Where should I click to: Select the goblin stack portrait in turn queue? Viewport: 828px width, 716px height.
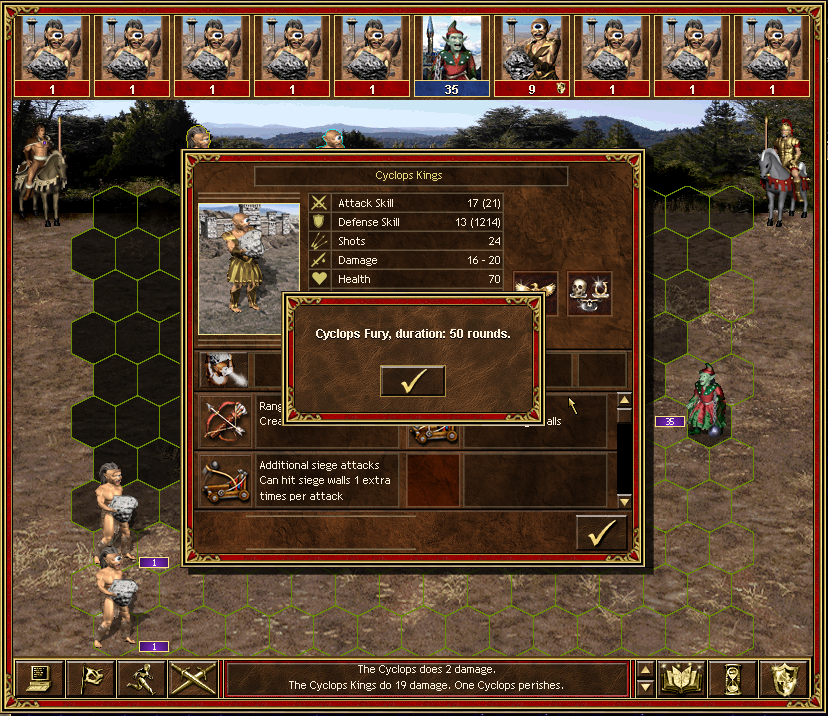coord(452,48)
